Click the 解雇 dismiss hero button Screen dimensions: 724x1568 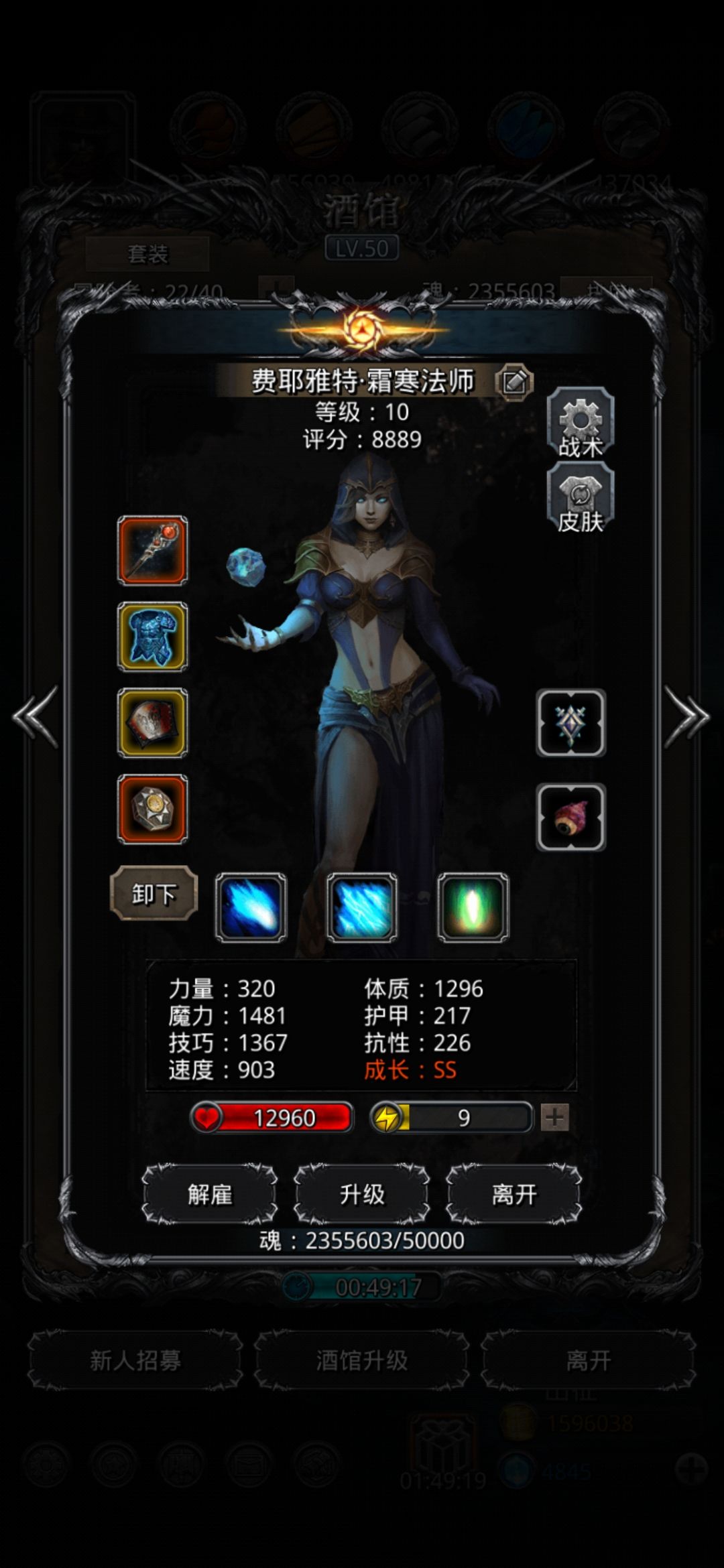210,1195
